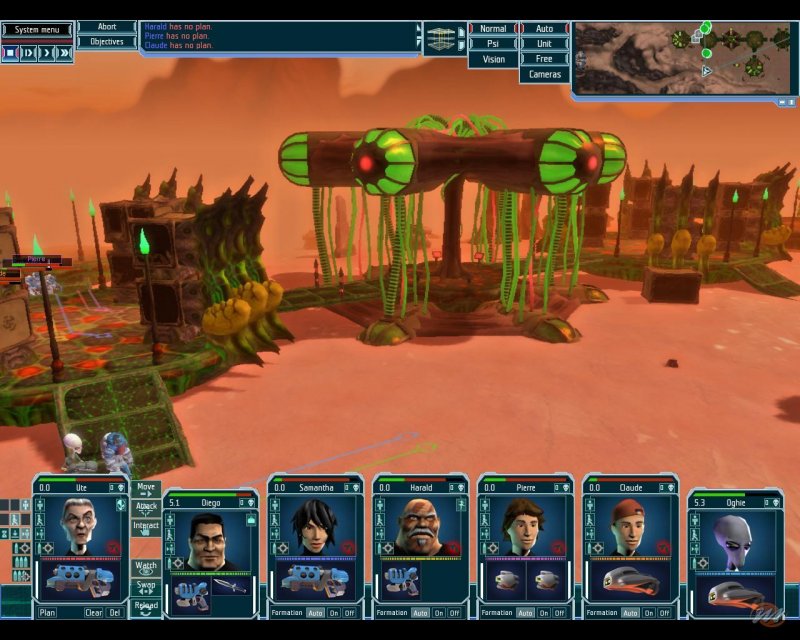Click the Abort mission button

[x=107, y=28]
